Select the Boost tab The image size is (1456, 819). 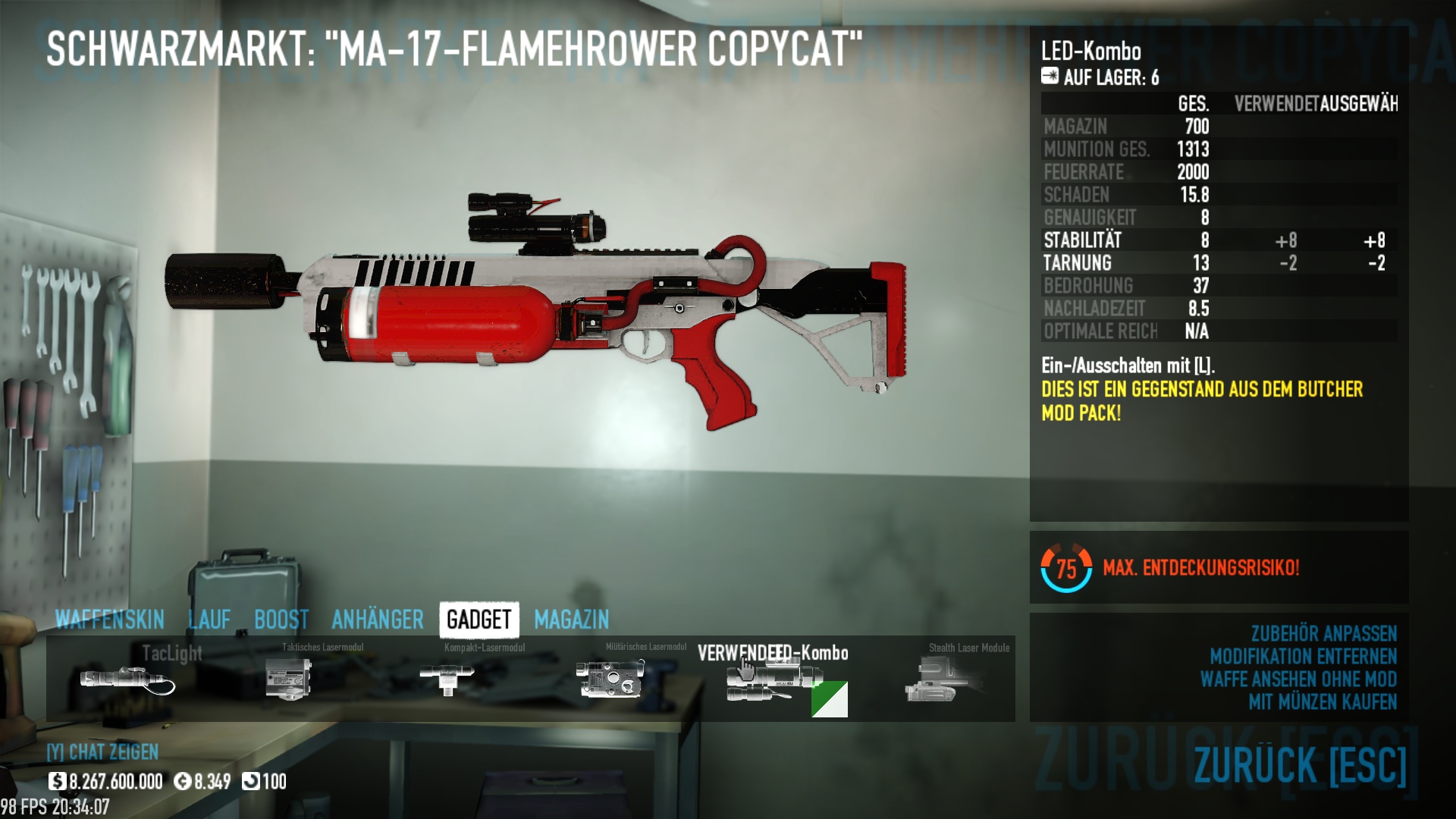coord(281,620)
